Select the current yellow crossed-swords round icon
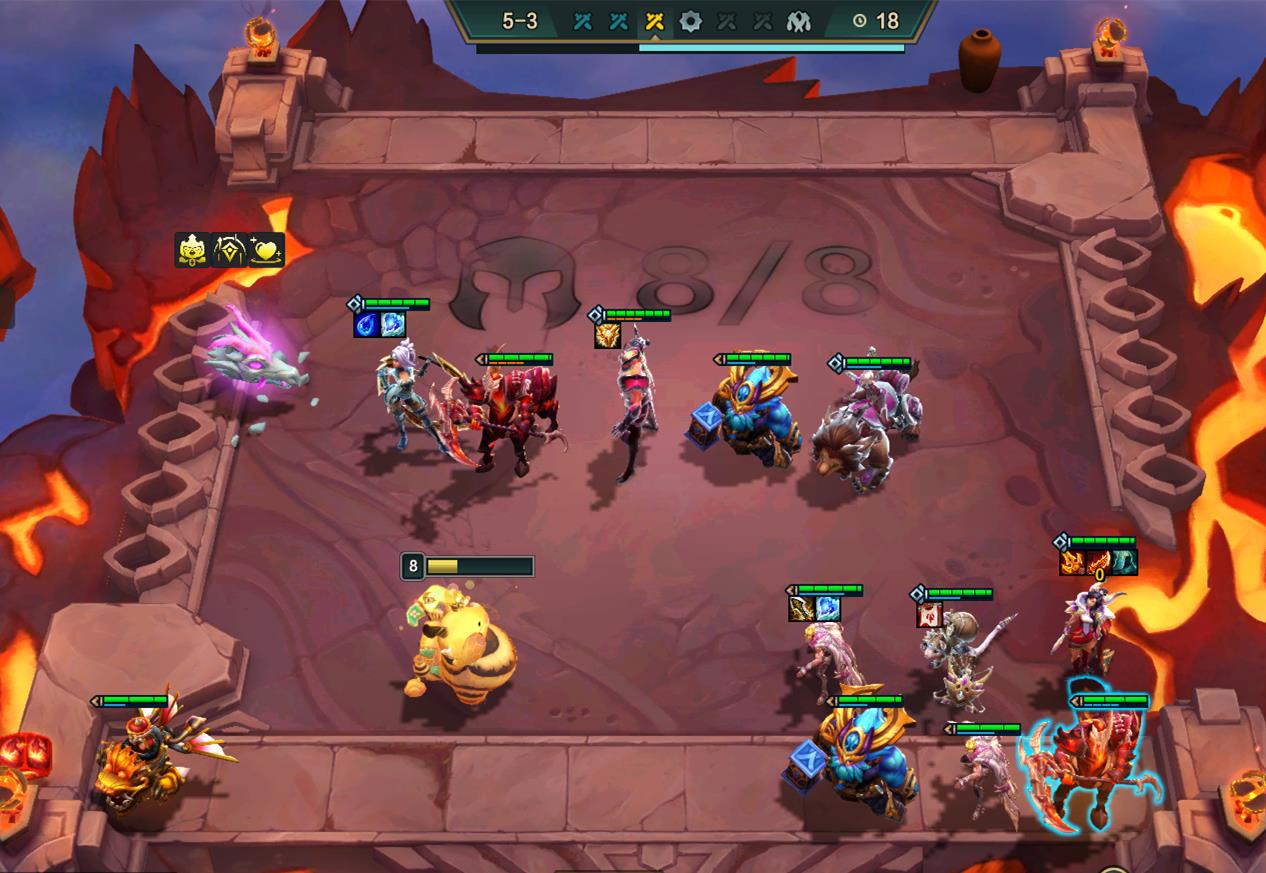1266x873 pixels. [654, 20]
